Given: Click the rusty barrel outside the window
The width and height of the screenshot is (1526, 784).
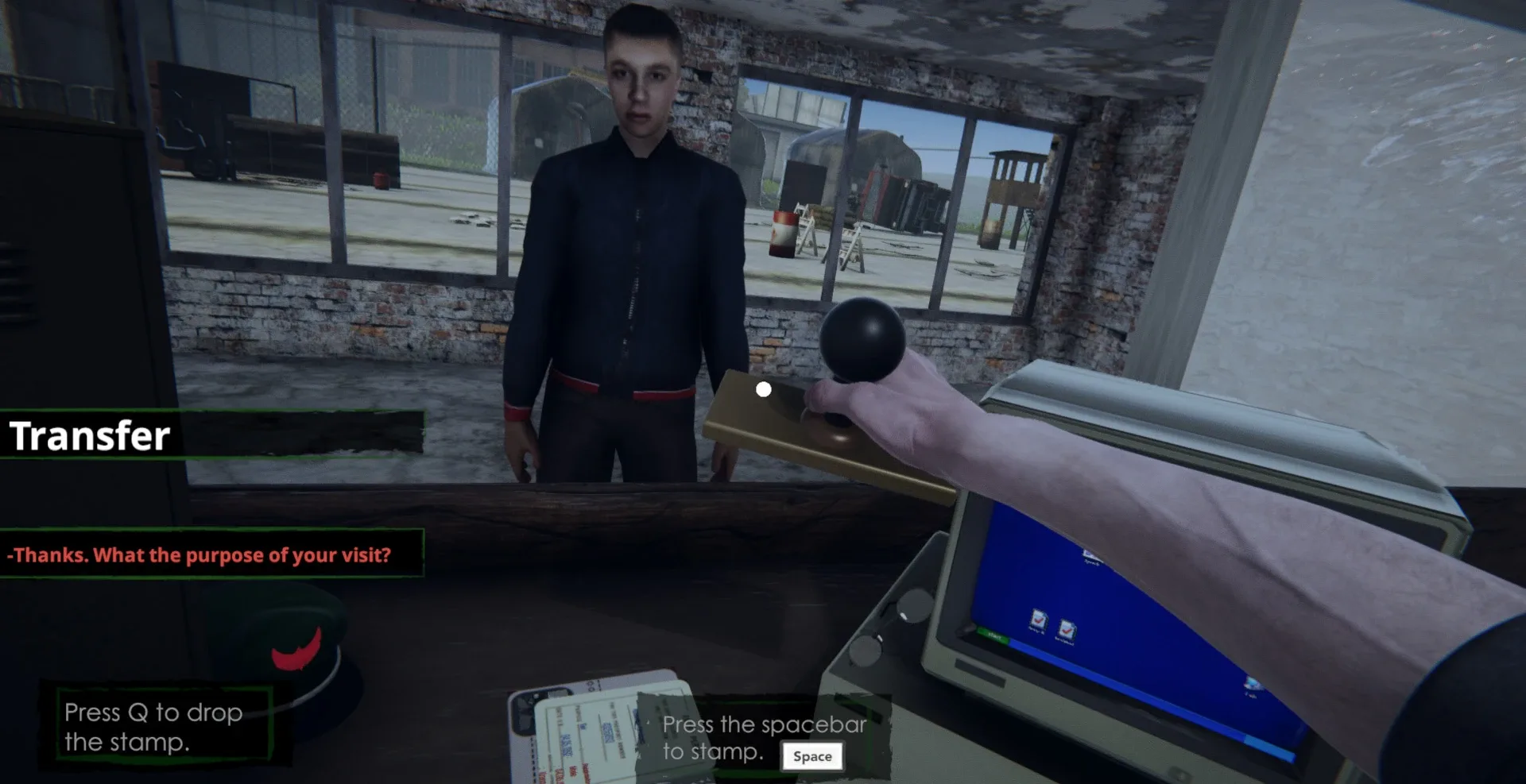Looking at the screenshot, I should [x=781, y=234].
